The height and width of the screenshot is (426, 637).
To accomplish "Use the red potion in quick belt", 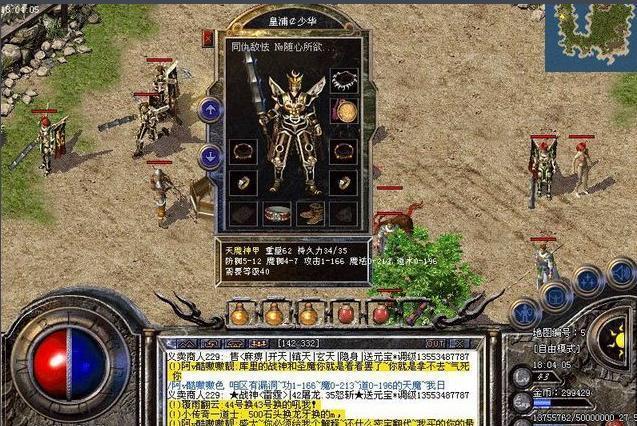I will pyautogui.click(x=345, y=313).
